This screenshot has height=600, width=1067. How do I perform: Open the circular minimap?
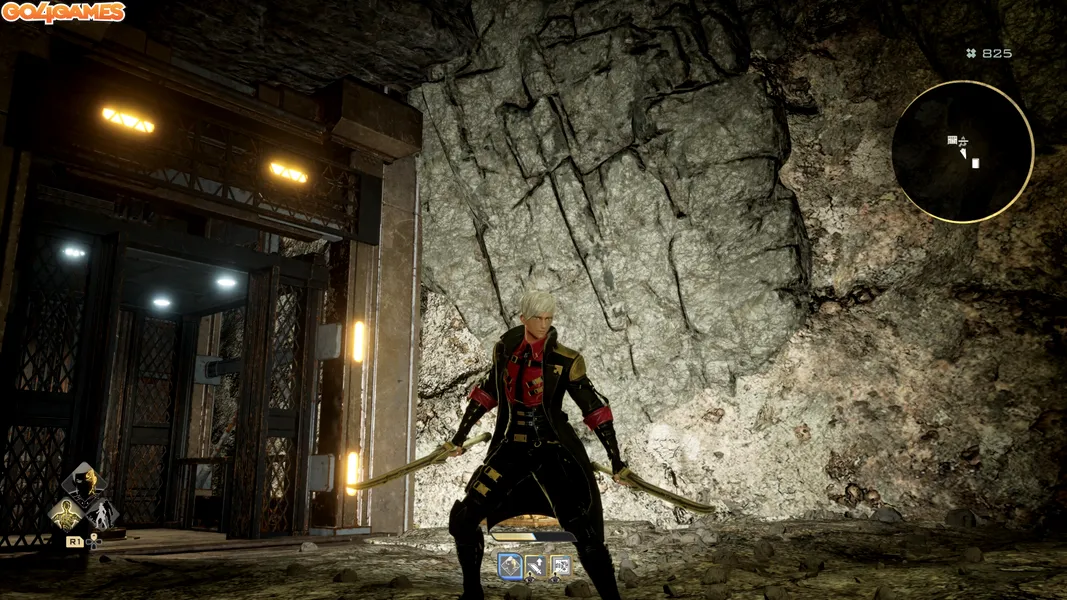(x=962, y=152)
